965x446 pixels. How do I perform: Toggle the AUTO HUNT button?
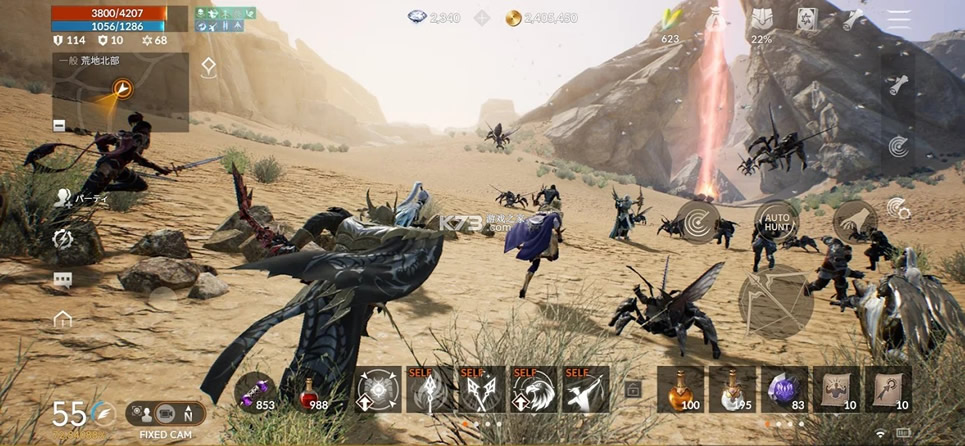(775, 221)
